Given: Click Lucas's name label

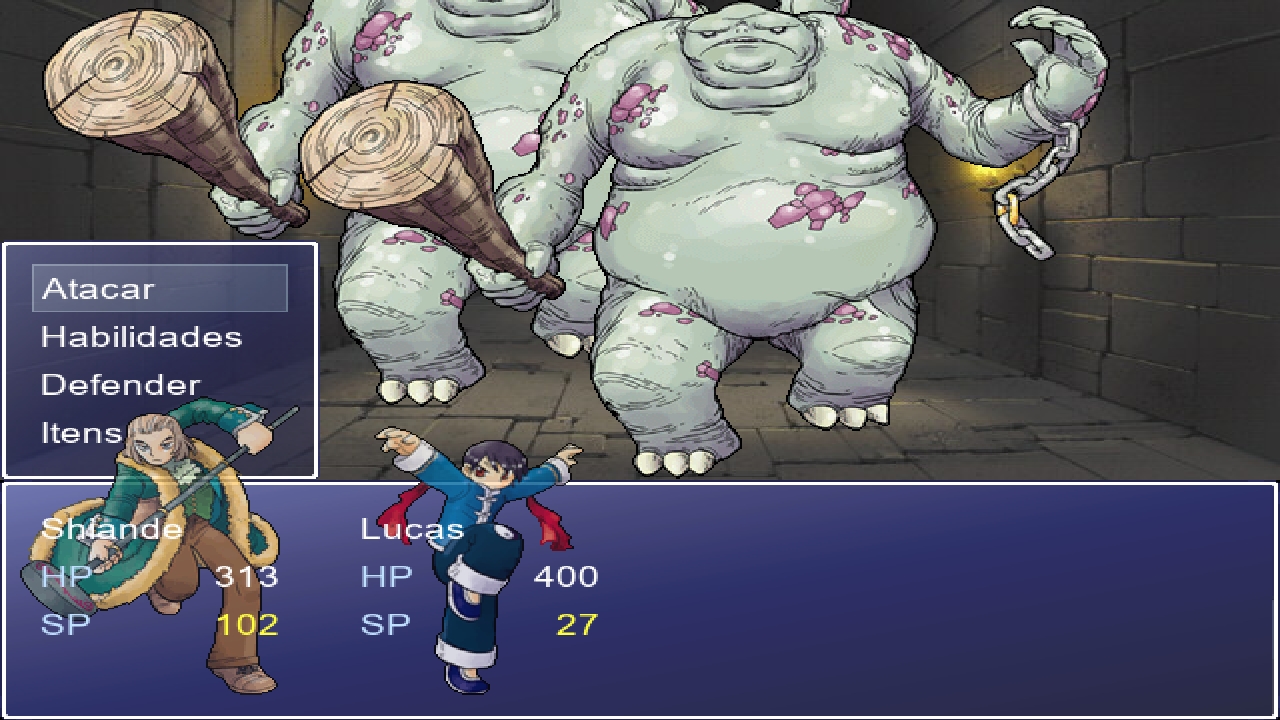Looking at the screenshot, I should [414, 529].
